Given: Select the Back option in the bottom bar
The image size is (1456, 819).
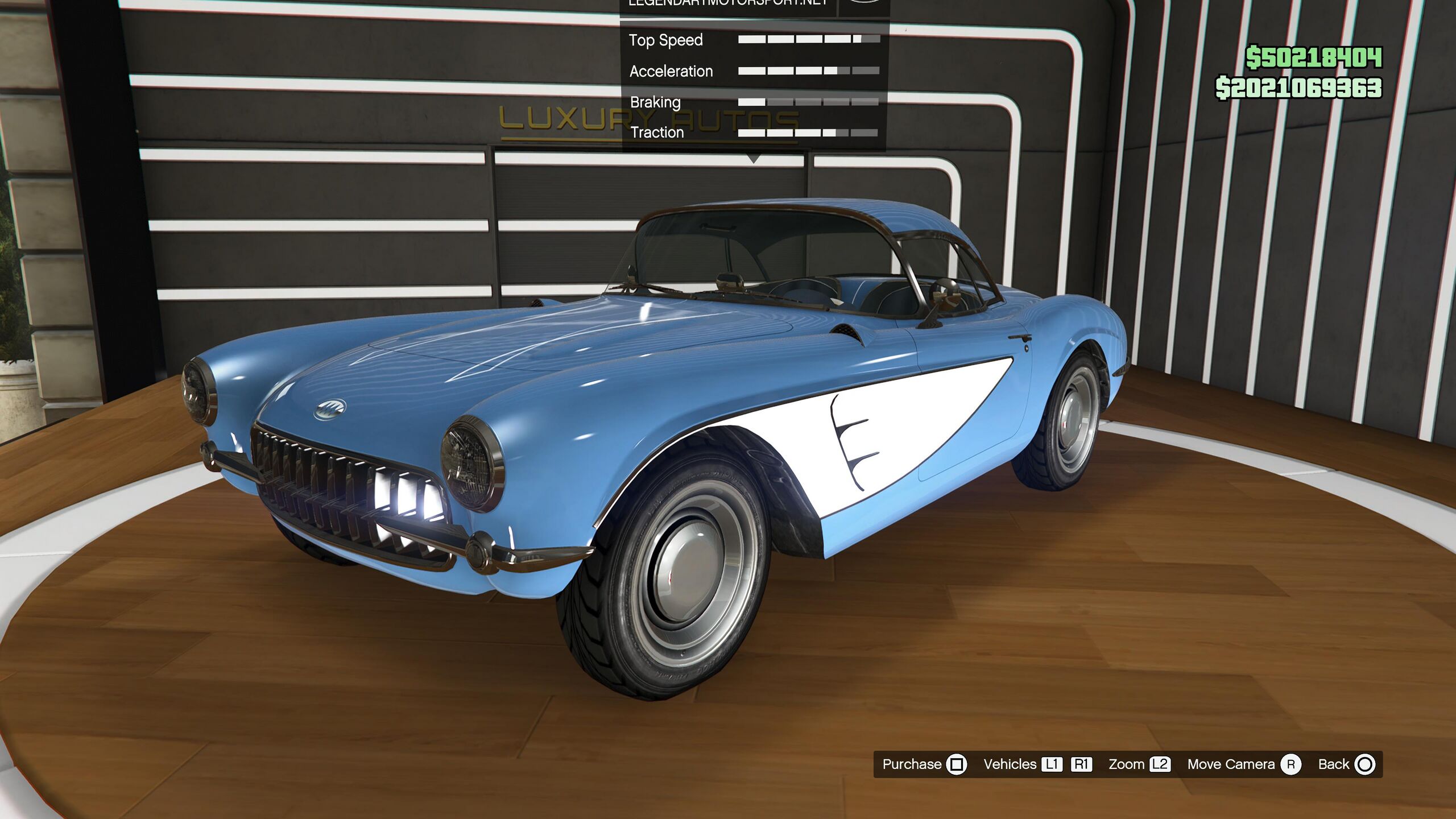Looking at the screenshot, I should click(1346, 764).
